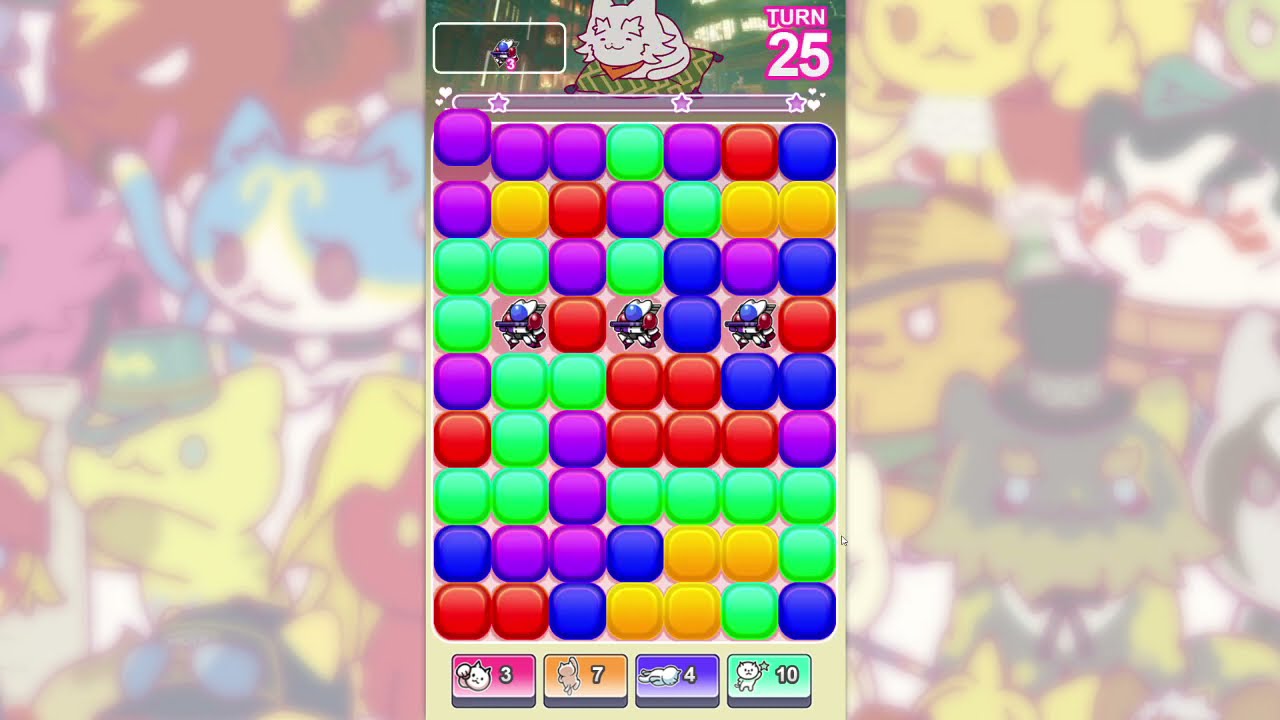Screen dimensions: 1280x720
Task: Click the rightmost robot enemy block
Action: [x=751, y=324]
